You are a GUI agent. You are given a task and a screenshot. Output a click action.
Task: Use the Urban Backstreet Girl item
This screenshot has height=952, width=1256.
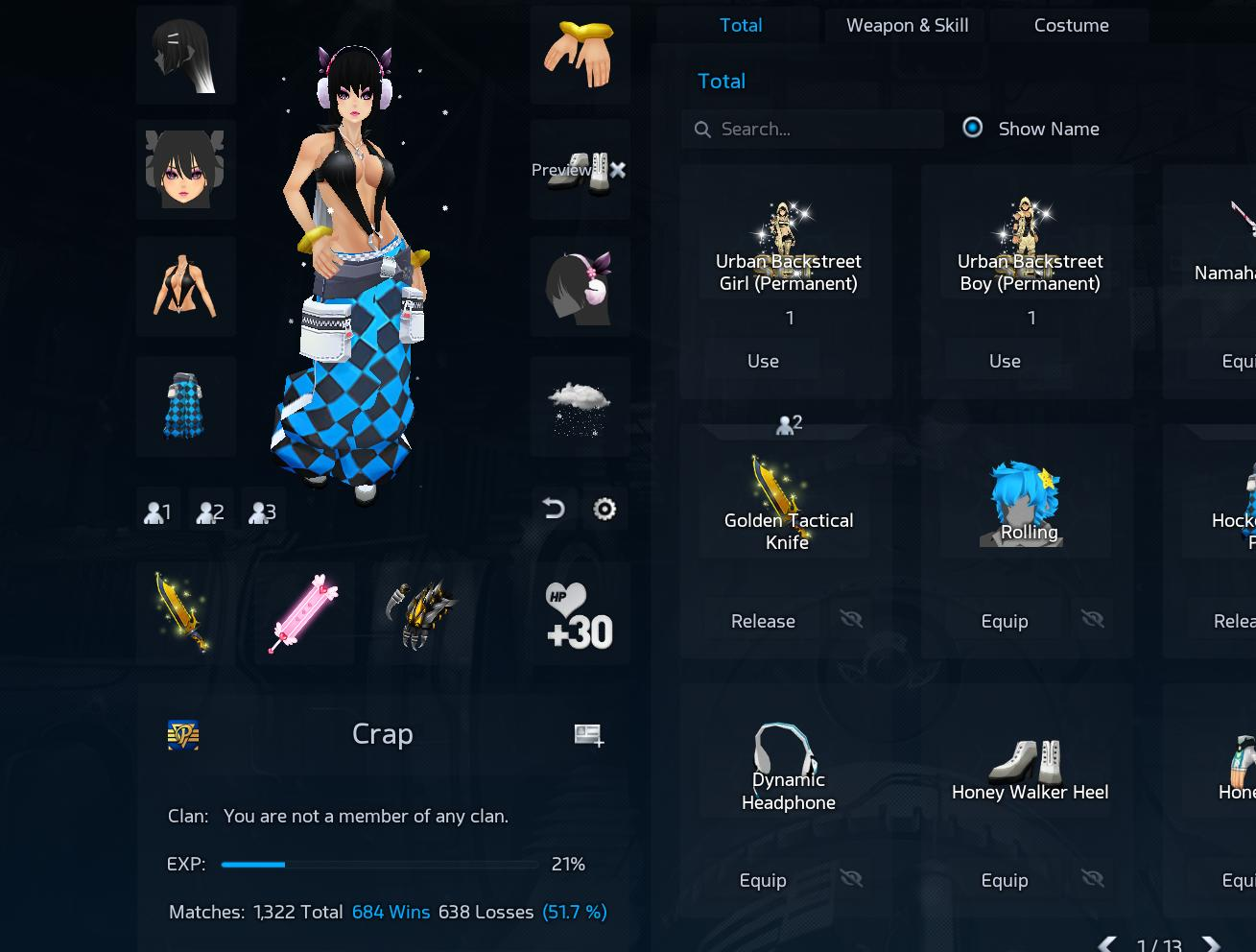[x=763, y=362]
